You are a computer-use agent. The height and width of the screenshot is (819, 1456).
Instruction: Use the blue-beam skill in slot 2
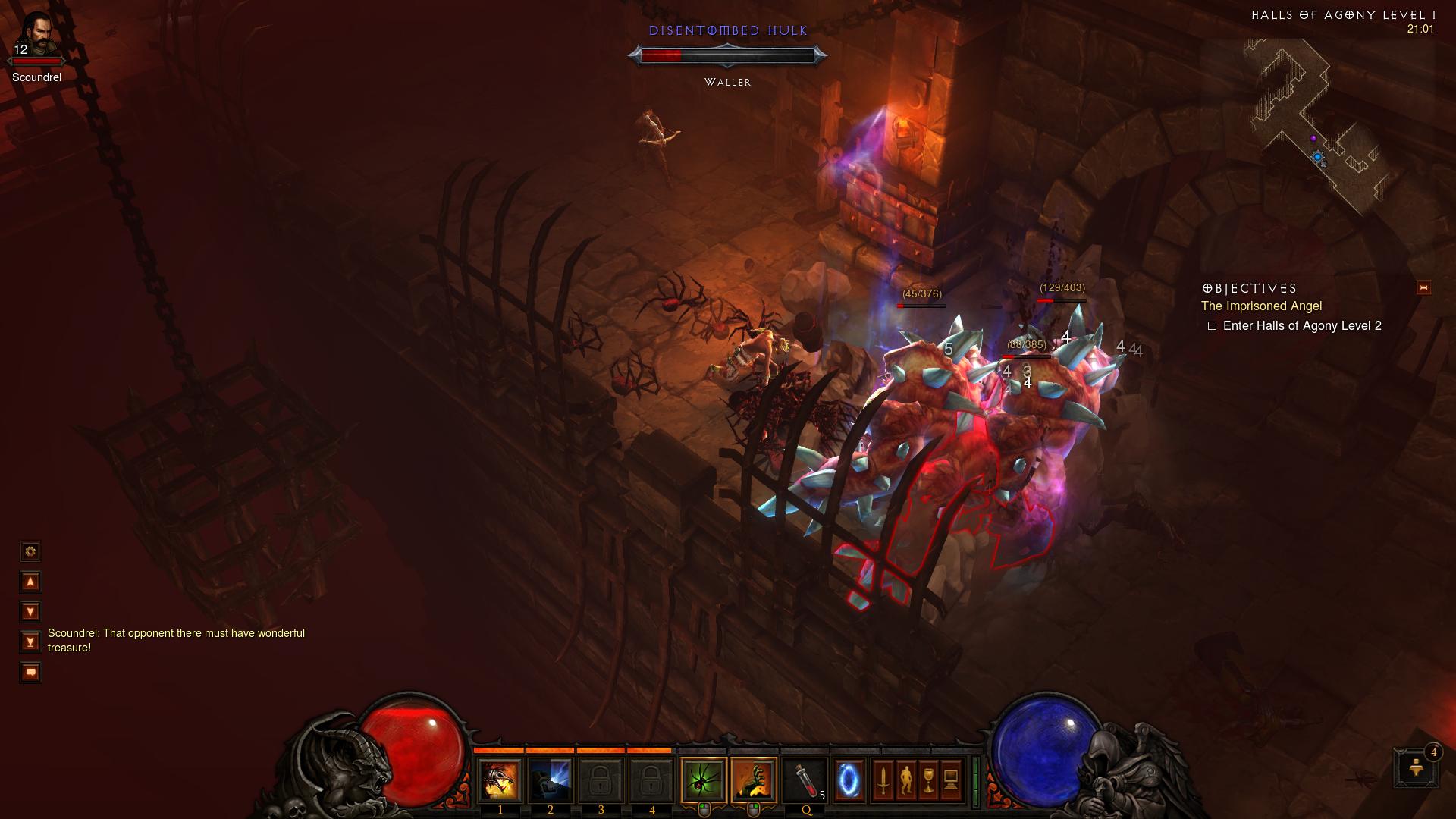[x=550, y=780]
